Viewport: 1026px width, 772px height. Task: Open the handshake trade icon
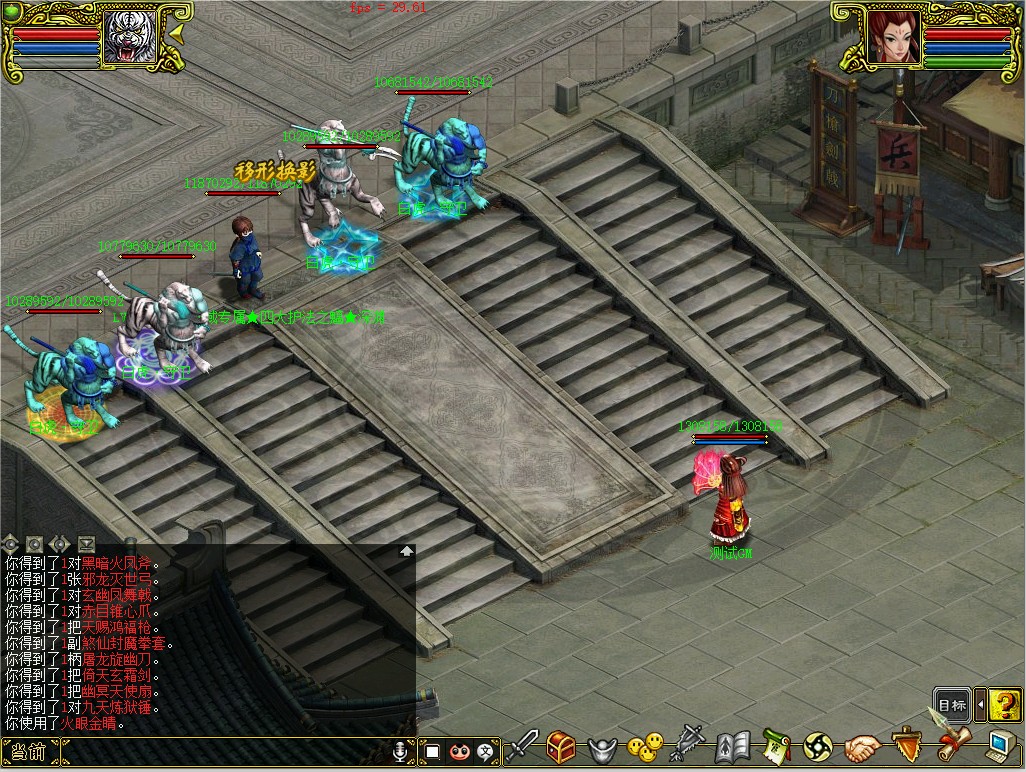point(861,746)
